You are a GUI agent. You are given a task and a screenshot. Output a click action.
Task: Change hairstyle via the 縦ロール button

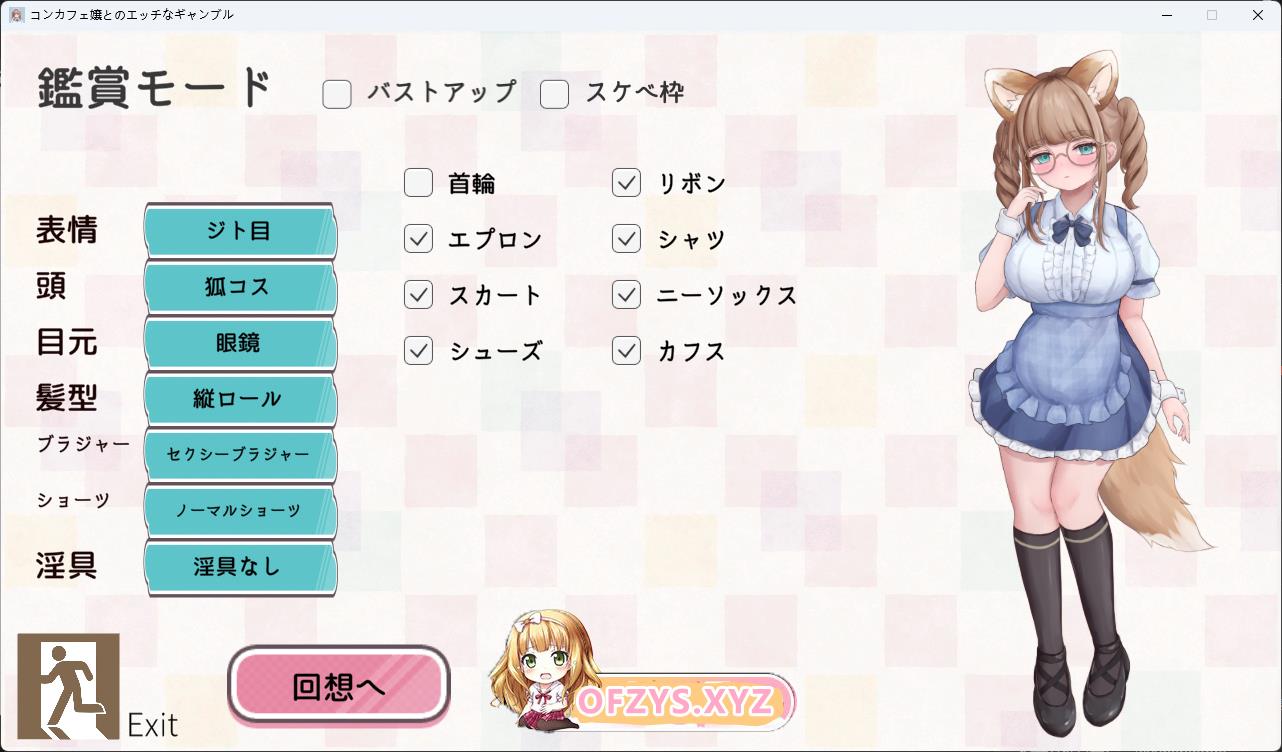point(239,399)
